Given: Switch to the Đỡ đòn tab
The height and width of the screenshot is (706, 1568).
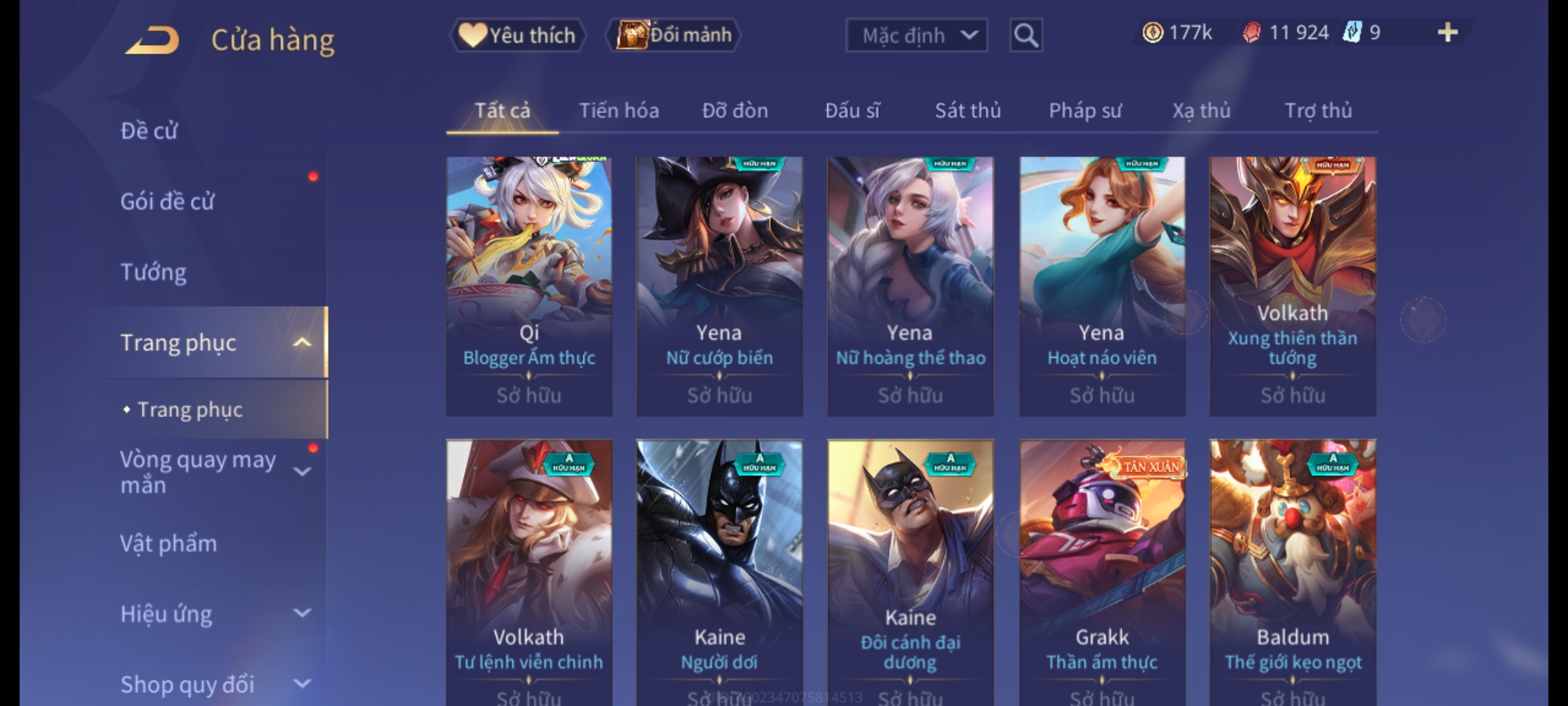Looking at the screenshot, I should (735, 110).
